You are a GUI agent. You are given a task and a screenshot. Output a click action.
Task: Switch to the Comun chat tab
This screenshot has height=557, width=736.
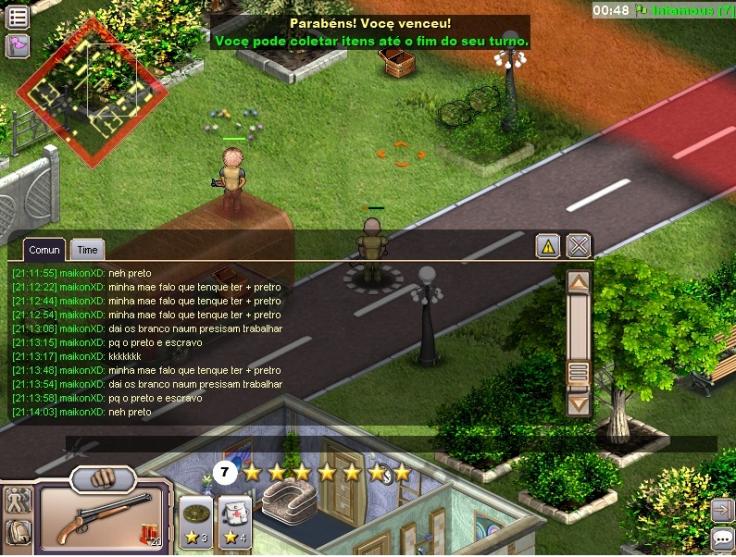tap(44, 250)
